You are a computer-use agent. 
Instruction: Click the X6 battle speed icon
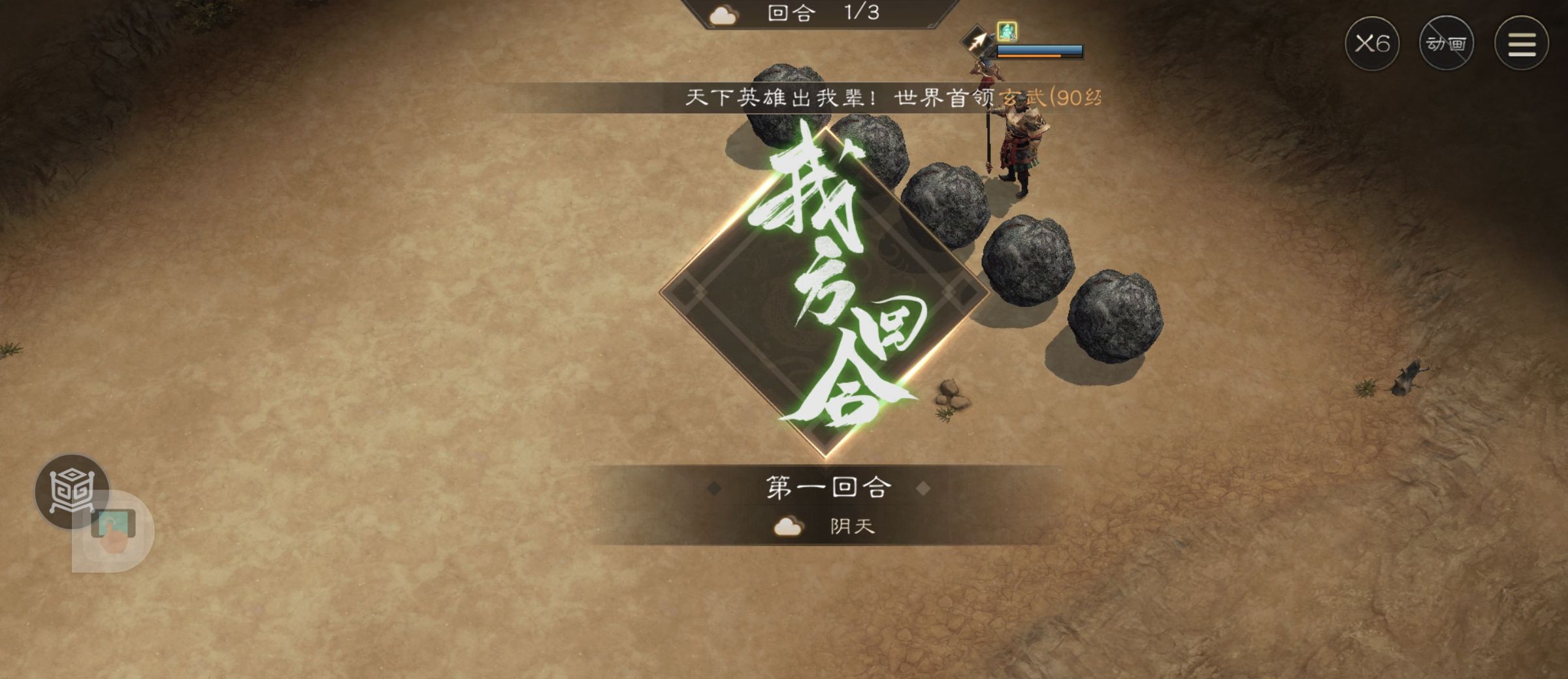click(x=1374, y=44)
